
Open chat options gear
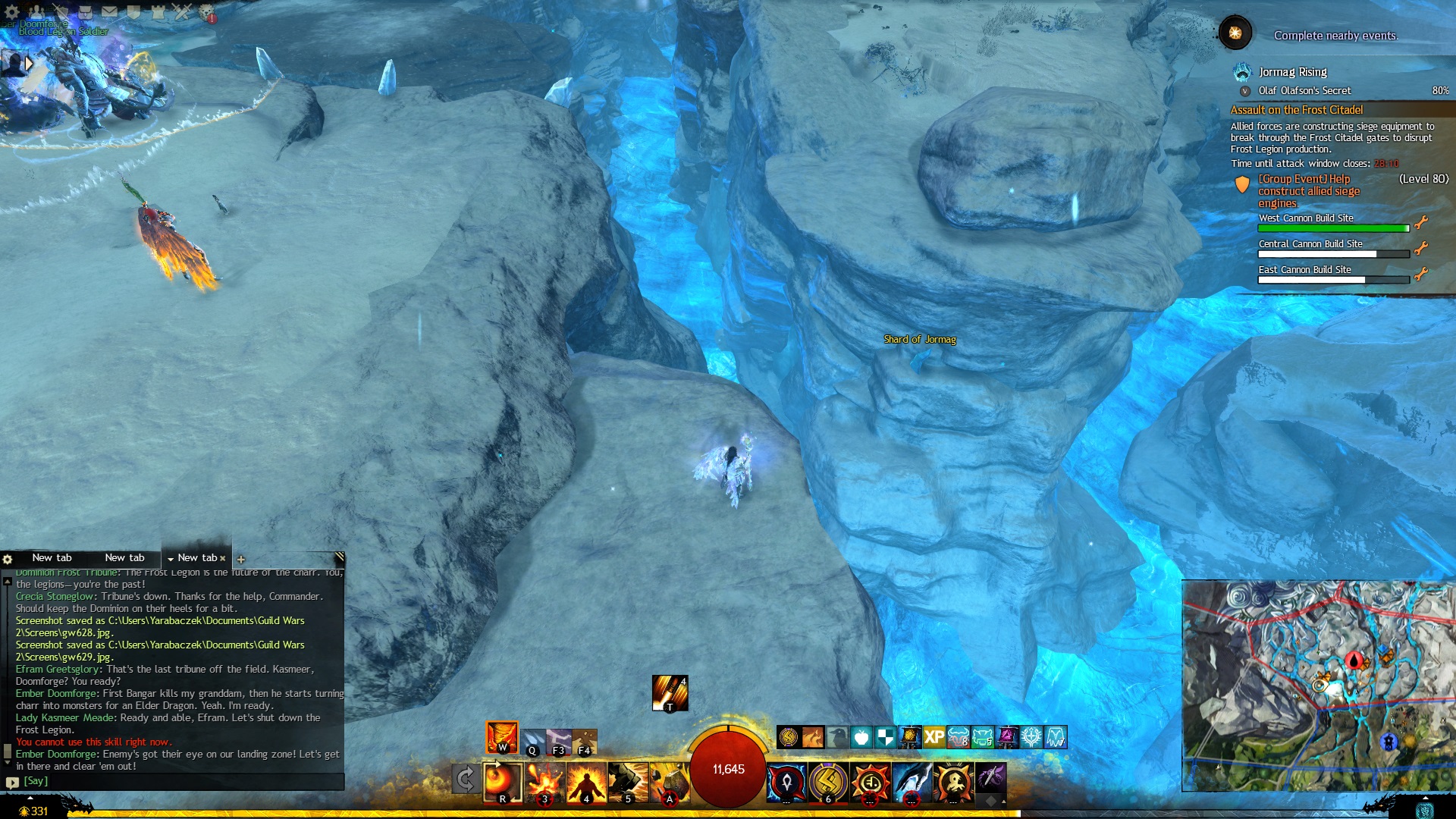tap(8, 559)
